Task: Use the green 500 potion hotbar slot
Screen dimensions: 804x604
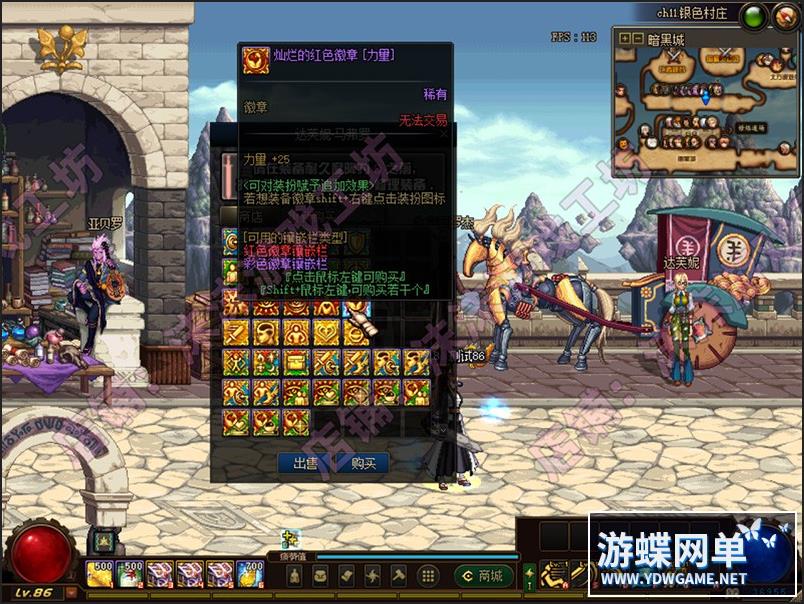Action: (x=130, y=573)
